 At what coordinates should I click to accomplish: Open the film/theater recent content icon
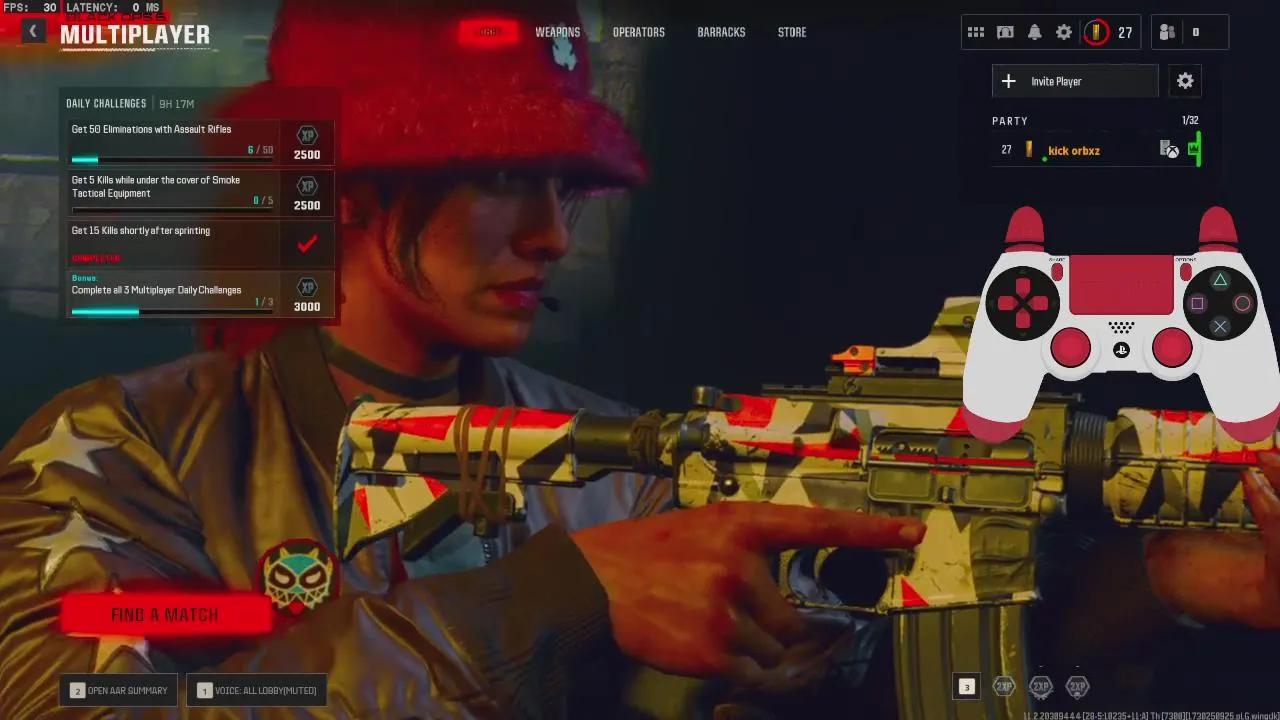tap(1005, 31)
